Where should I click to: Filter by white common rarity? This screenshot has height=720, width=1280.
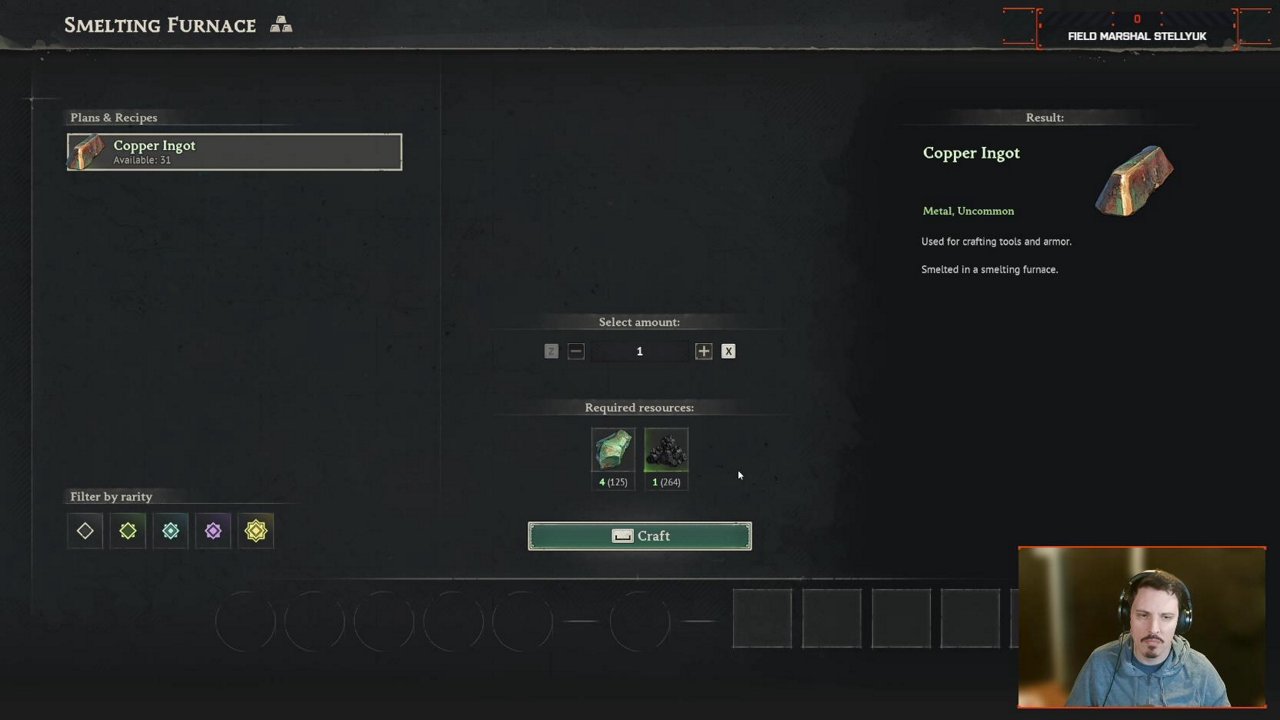coord(85,531)
